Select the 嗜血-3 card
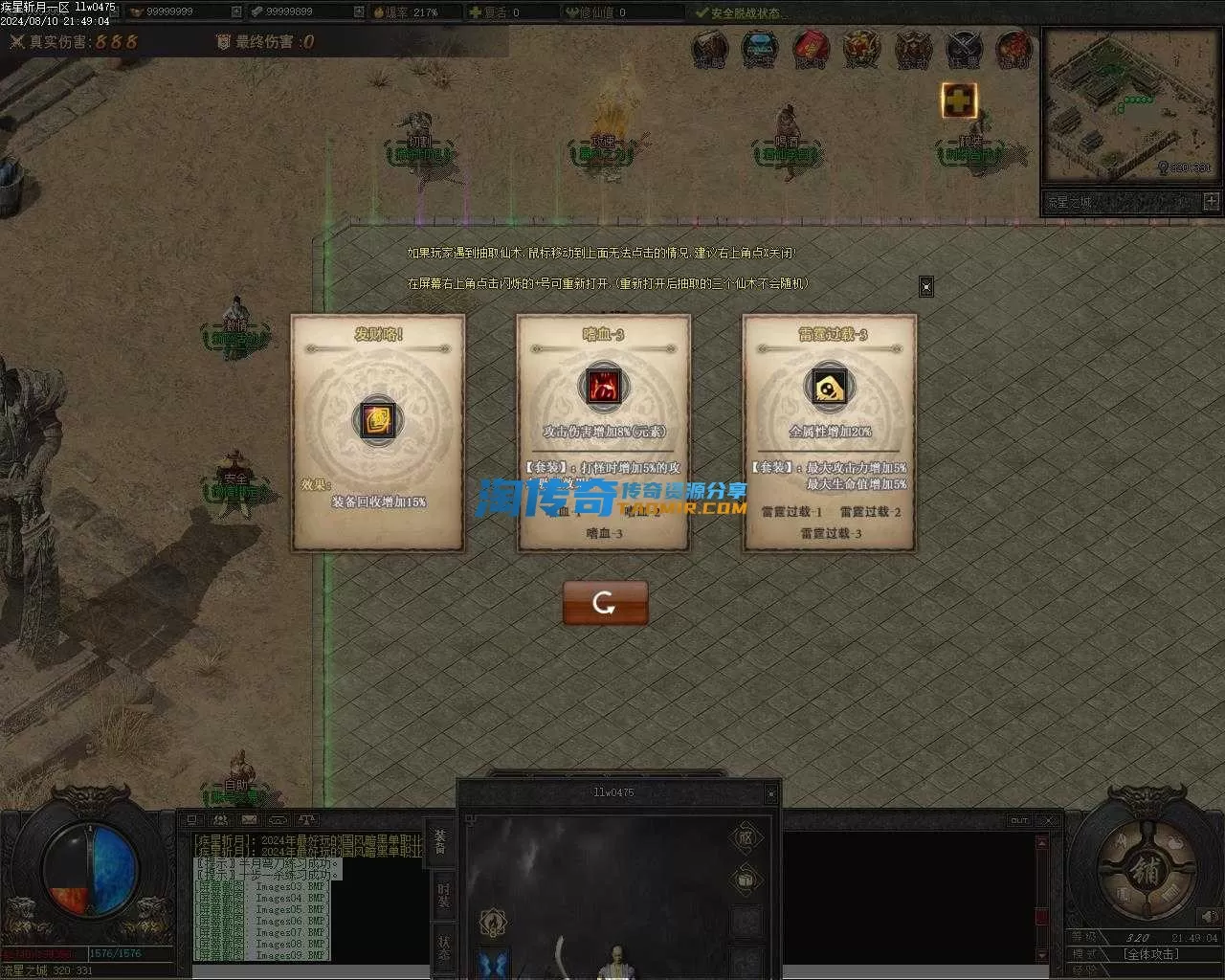 click(x=603, y=433)
